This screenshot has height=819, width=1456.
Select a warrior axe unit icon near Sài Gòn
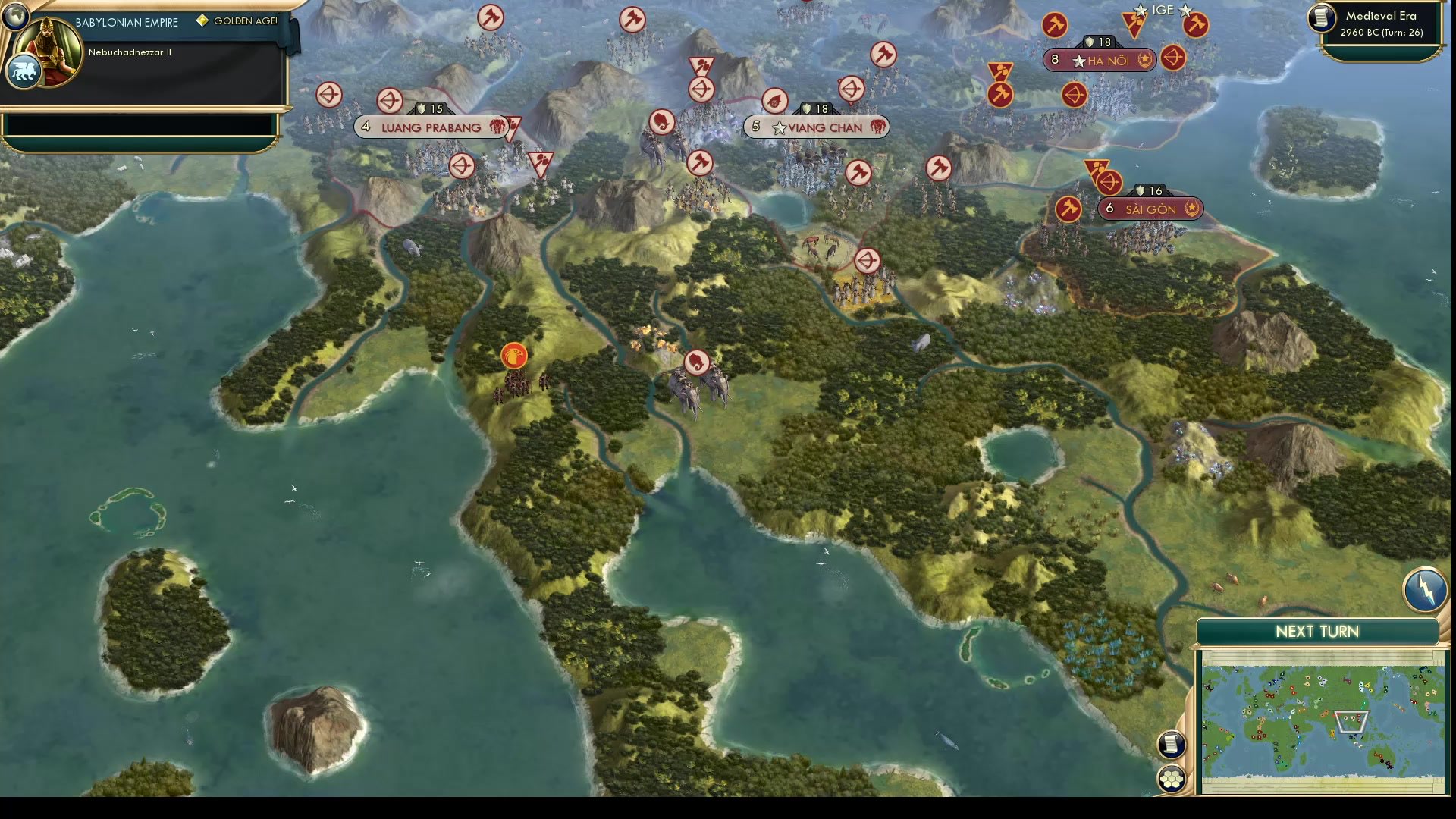(x=1068, y=209)
